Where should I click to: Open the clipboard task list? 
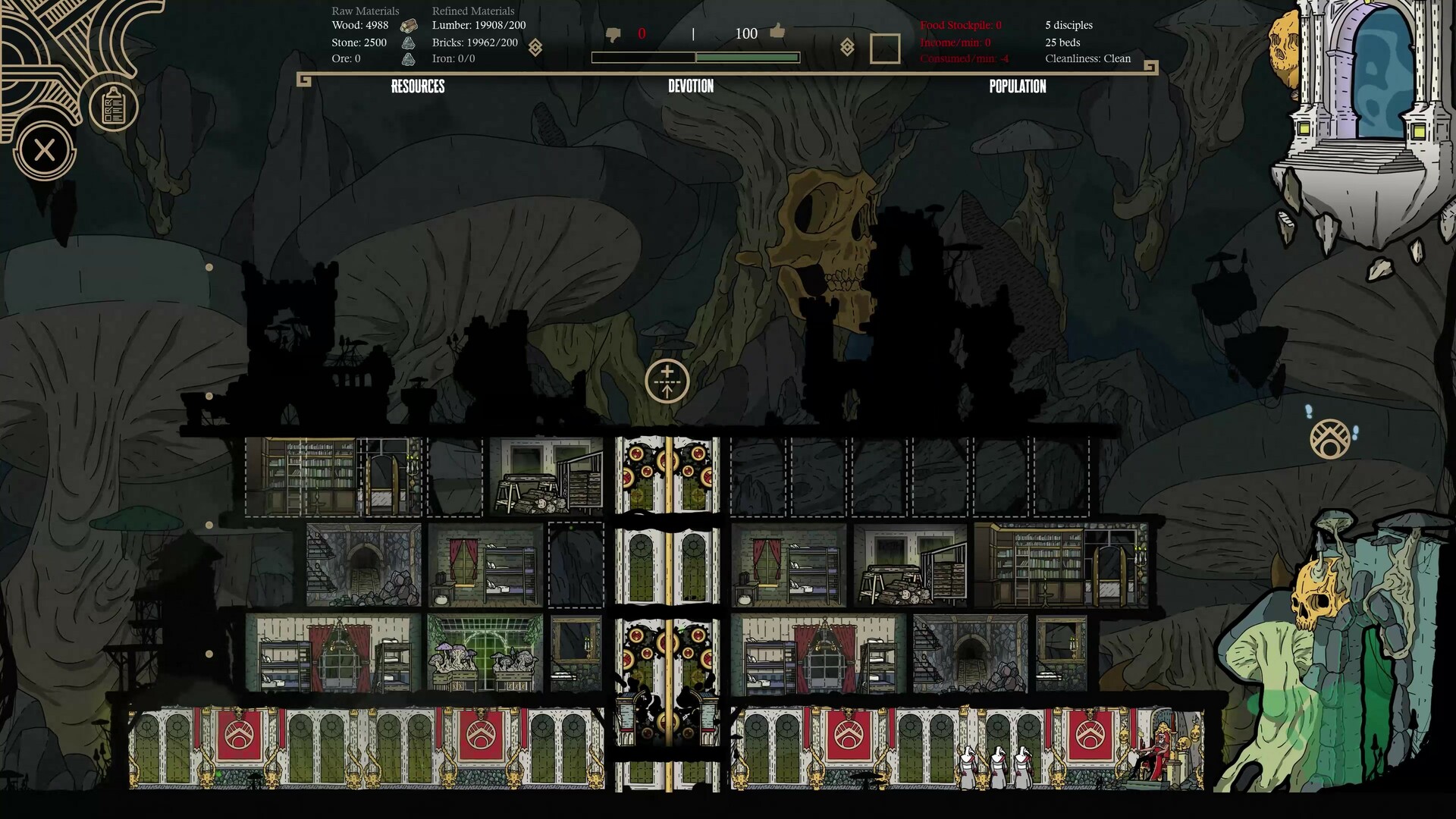pos(113,107)
